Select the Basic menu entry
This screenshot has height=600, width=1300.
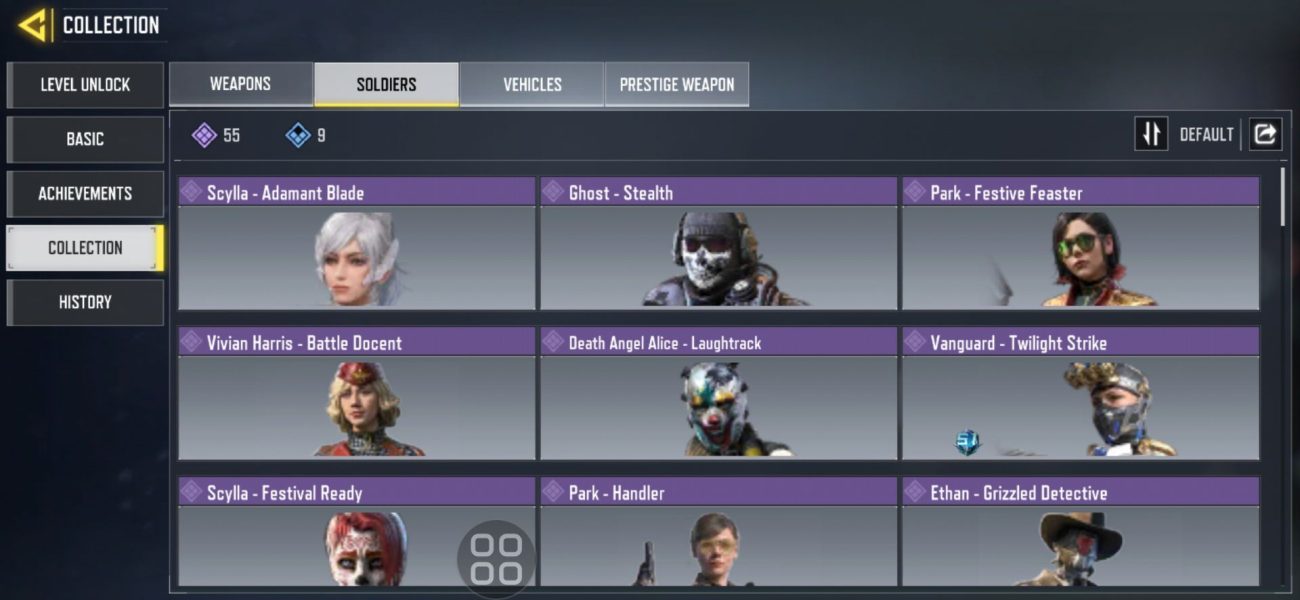pos(85,139)
